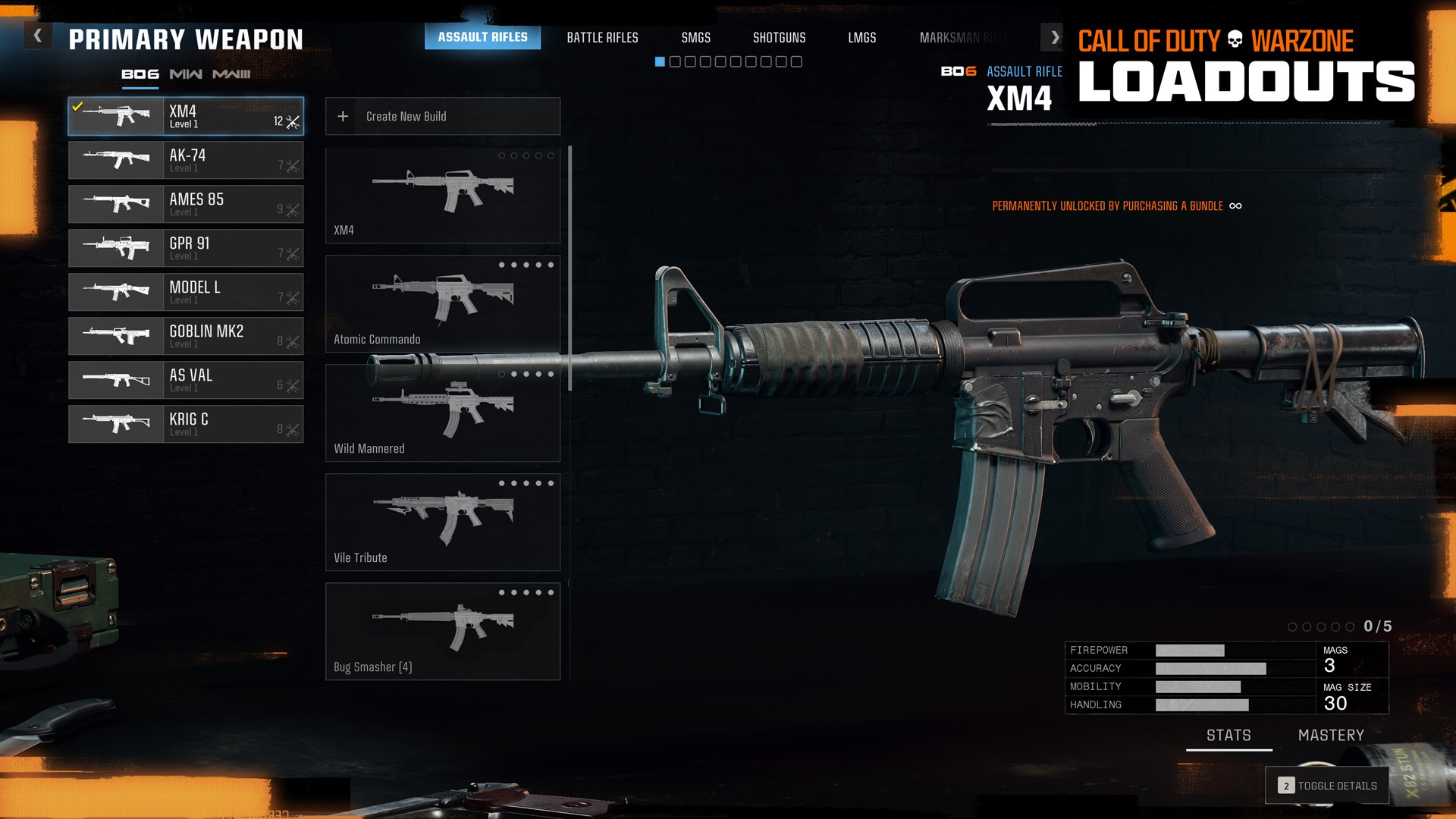This screenshot has width=1456, height=819.
Task: Show the LMGs weapon category
Action: pyautogui.click(x=861, y=37)
